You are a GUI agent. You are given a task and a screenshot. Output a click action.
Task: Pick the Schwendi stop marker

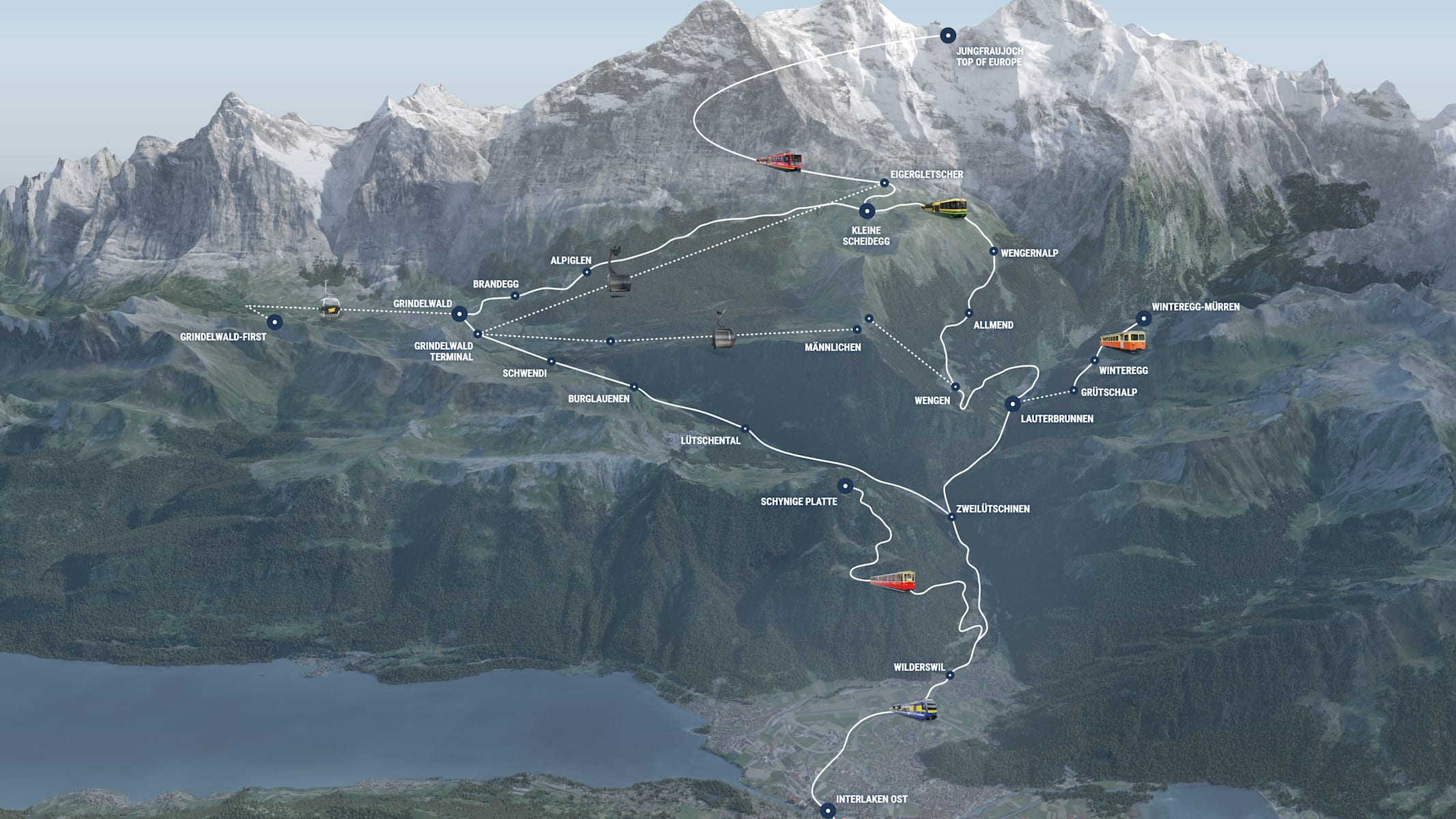pos(551,361)
